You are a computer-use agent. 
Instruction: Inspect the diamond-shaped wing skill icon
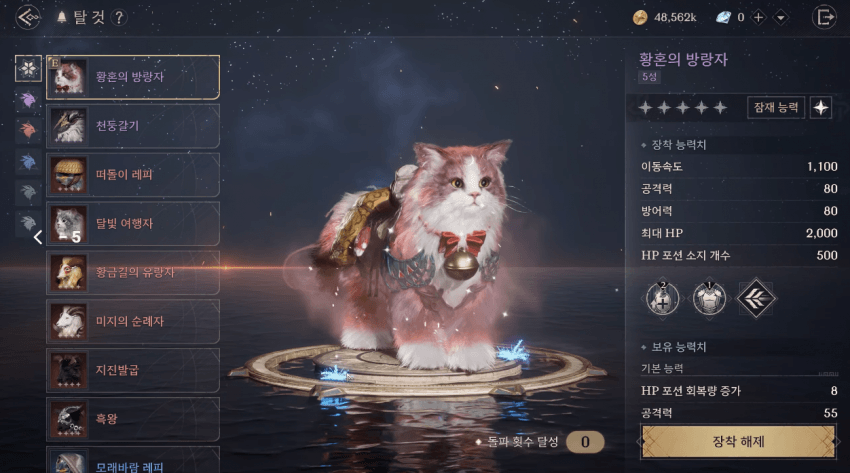(756, 297)
